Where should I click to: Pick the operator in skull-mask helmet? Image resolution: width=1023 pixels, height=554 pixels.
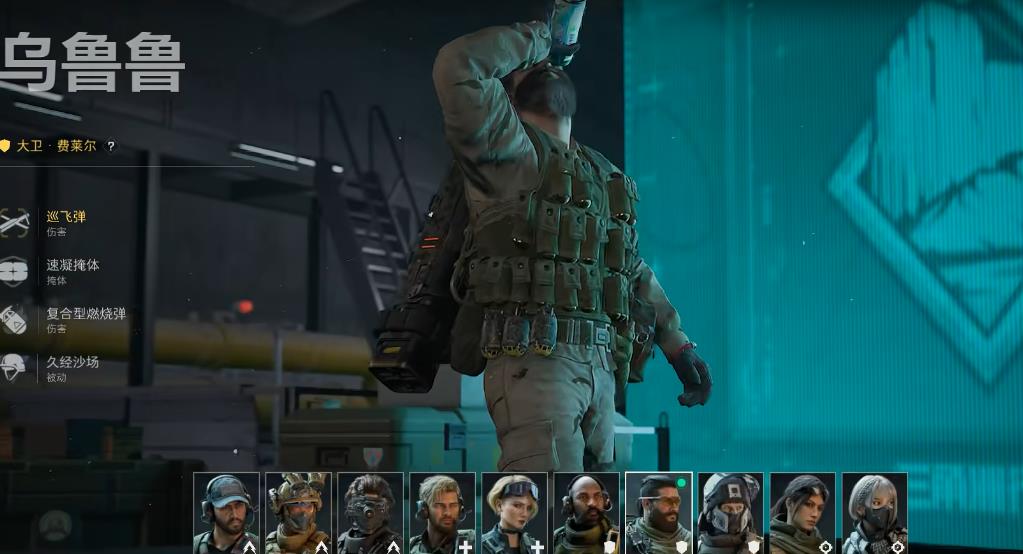click(731, 512)
